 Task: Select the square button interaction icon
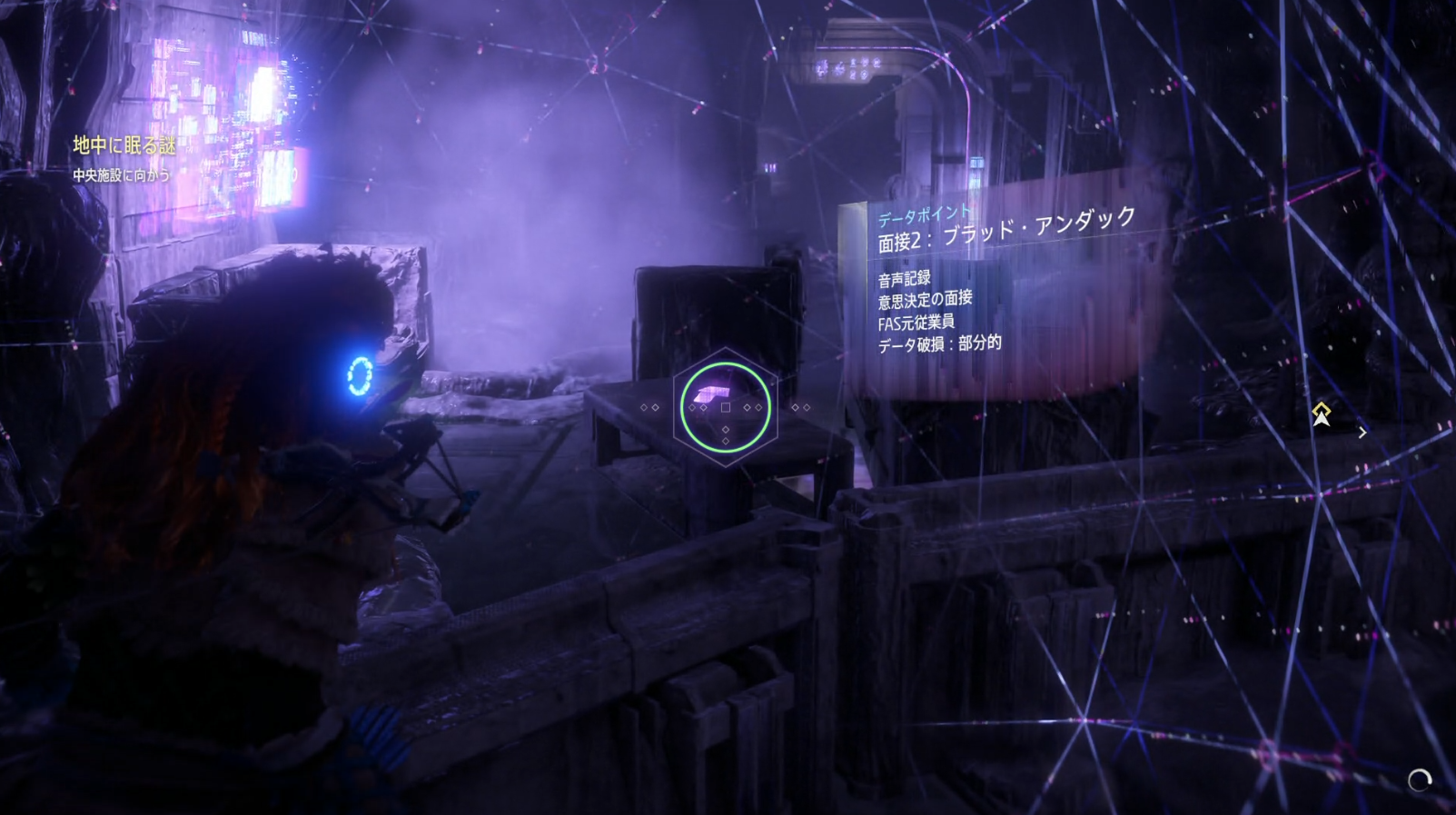point(725,408)
